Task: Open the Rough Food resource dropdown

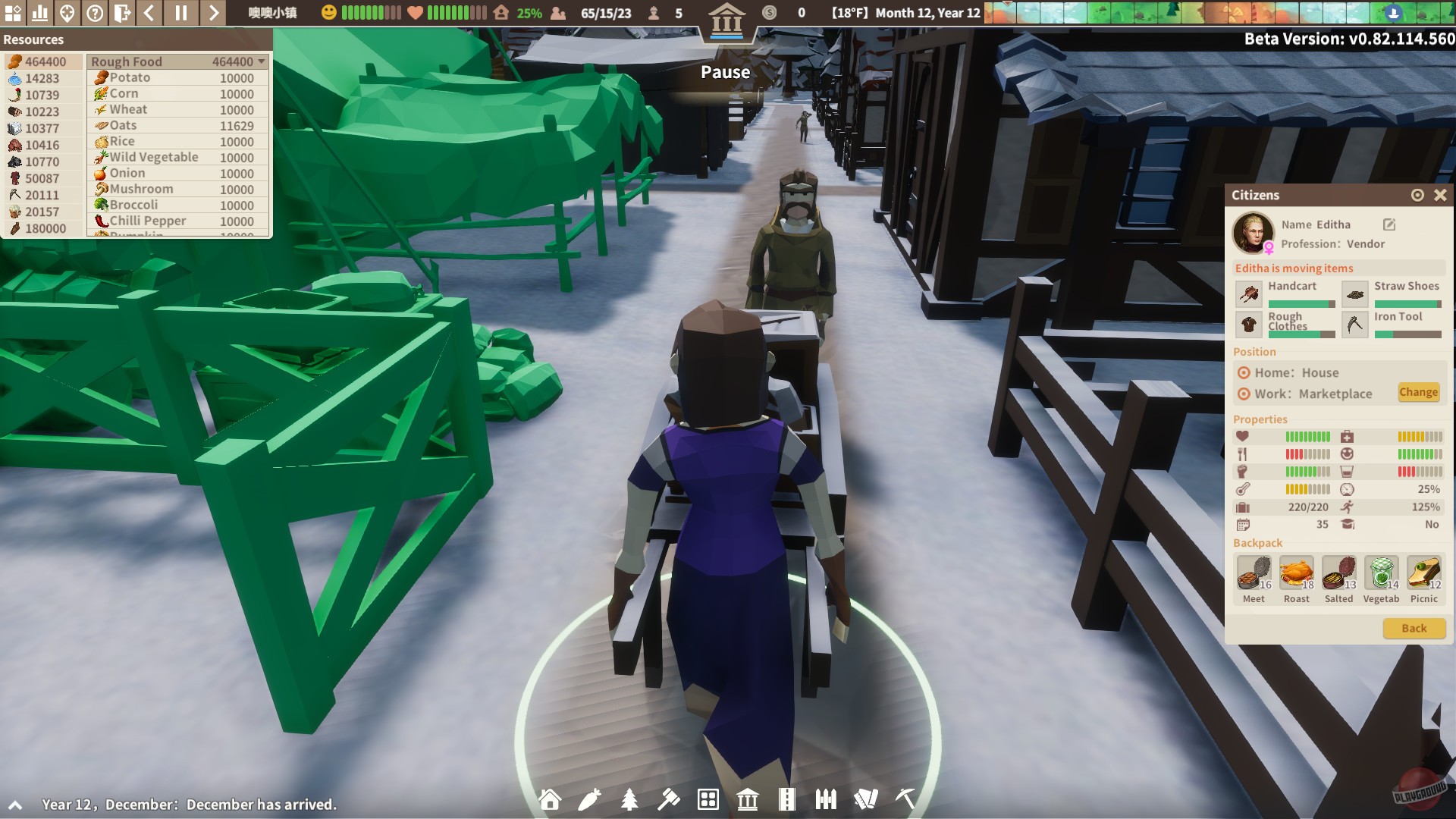Action: click(262, 61)
